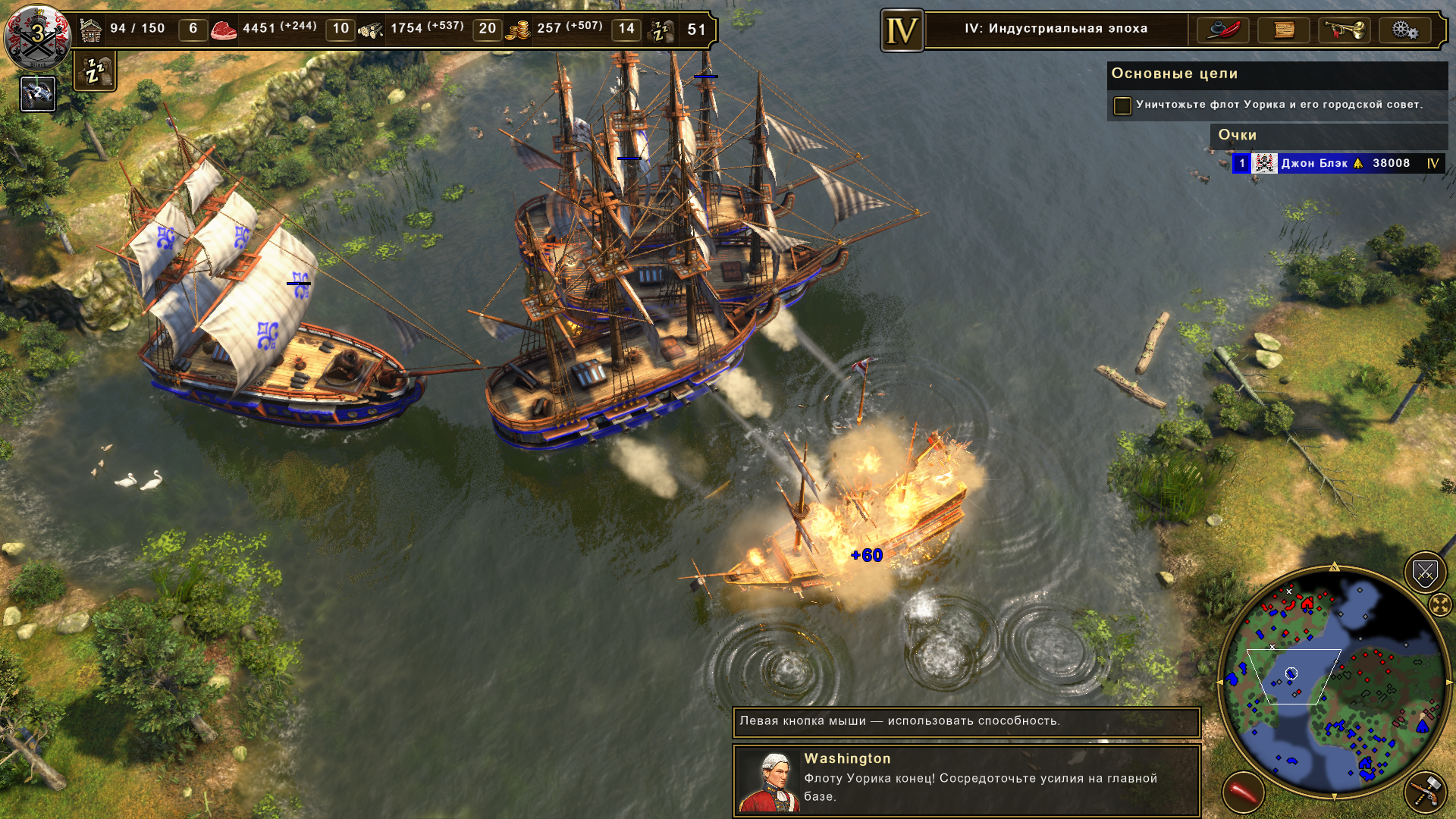The width and height of the screenshot is (1456, 819).
Task: Open the scroll objectives button
Action: pos(1283,30)
